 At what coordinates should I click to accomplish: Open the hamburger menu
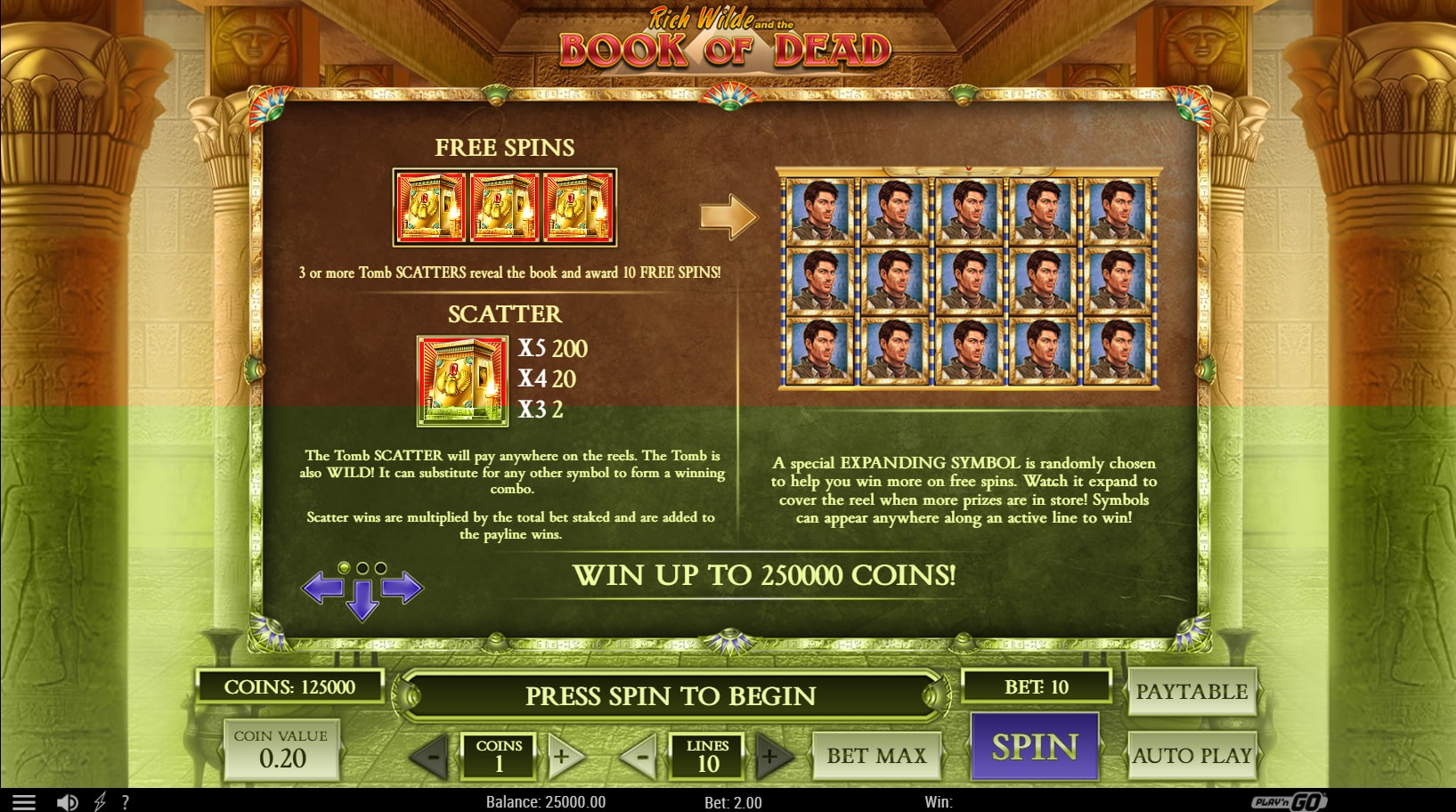click(x=24, y=802)
